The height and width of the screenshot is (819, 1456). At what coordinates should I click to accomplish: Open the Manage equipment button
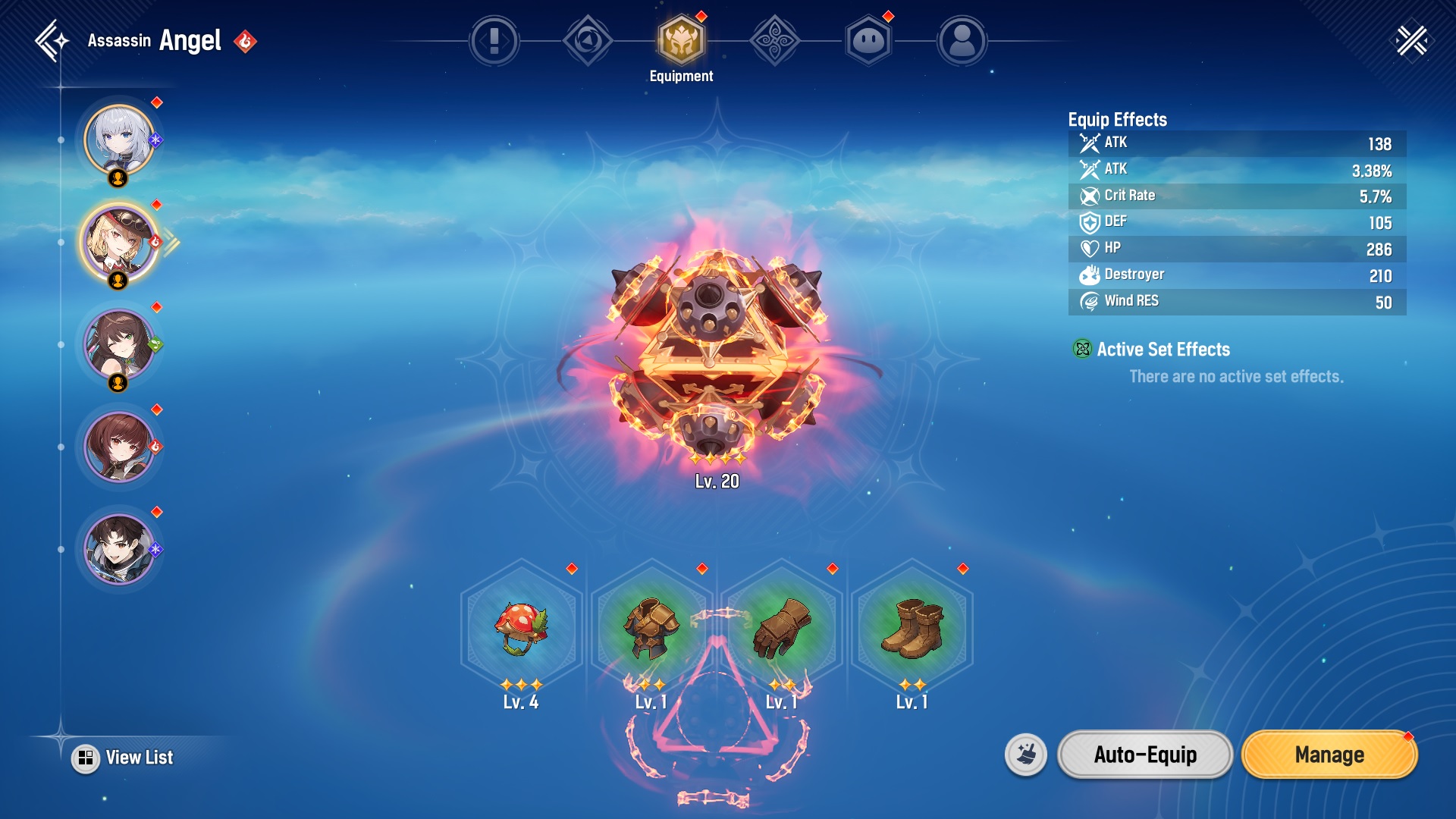(x=1329, y=755)
